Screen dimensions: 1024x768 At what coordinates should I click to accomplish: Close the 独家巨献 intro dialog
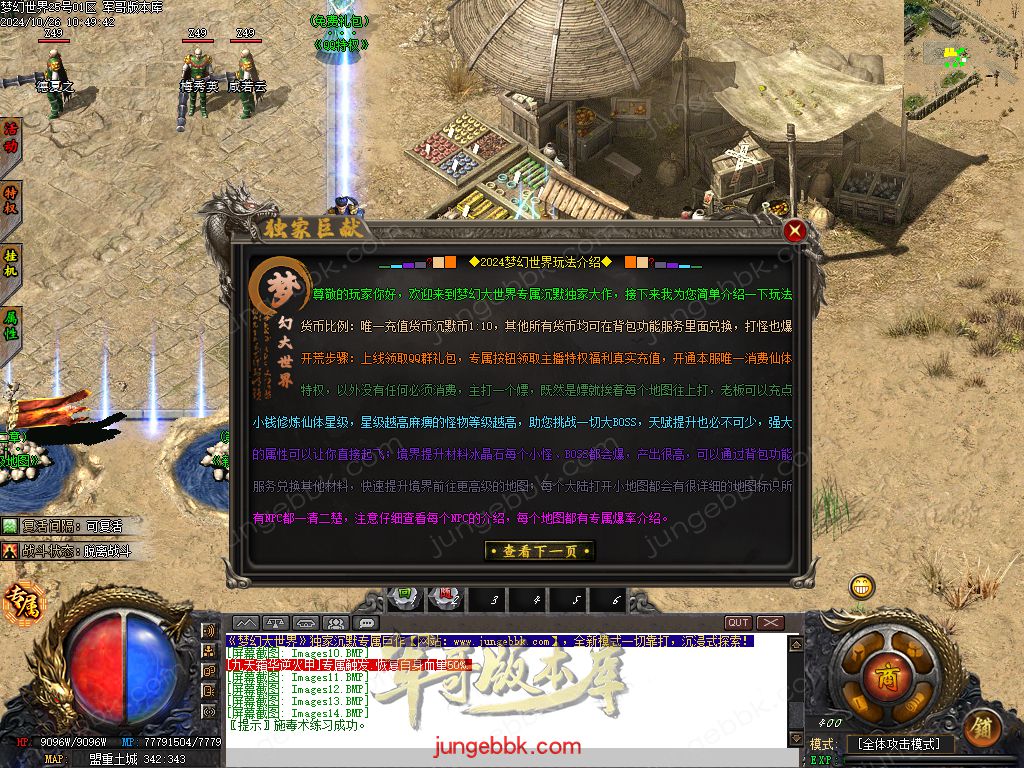click(x=795, y=231)
